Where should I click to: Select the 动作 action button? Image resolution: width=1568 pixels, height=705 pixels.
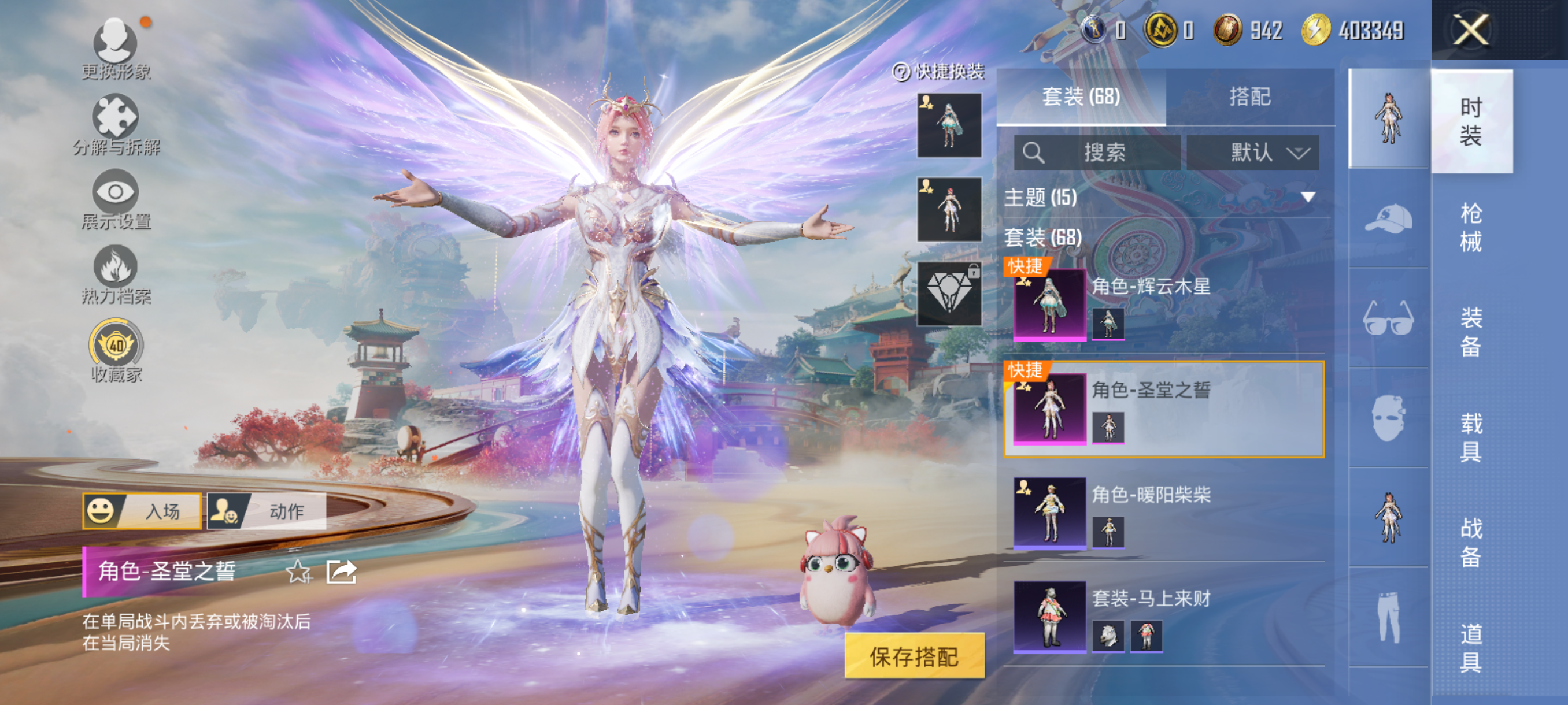click(x=267, y=511)
